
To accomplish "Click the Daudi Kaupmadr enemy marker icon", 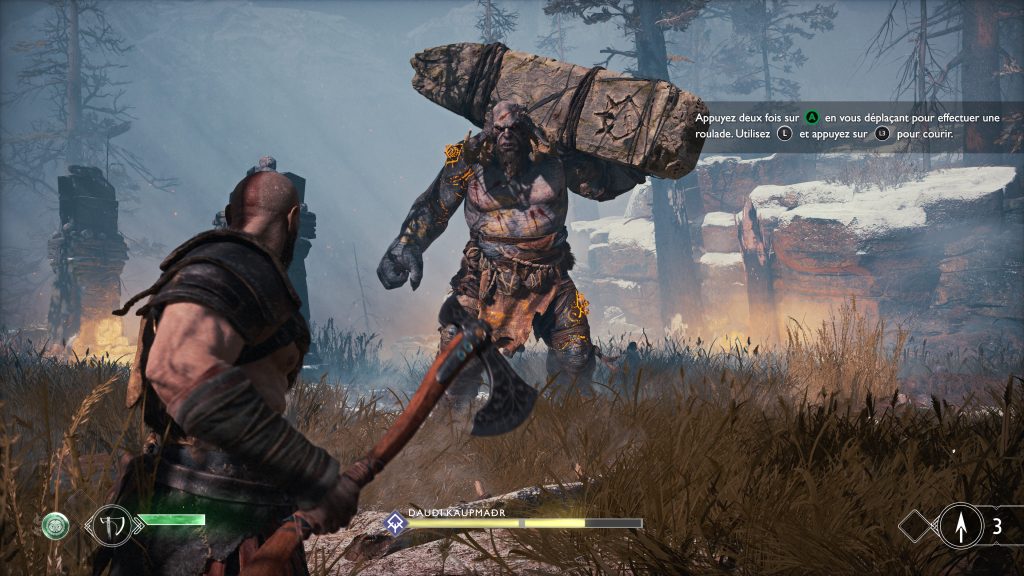I will point(396,522).
